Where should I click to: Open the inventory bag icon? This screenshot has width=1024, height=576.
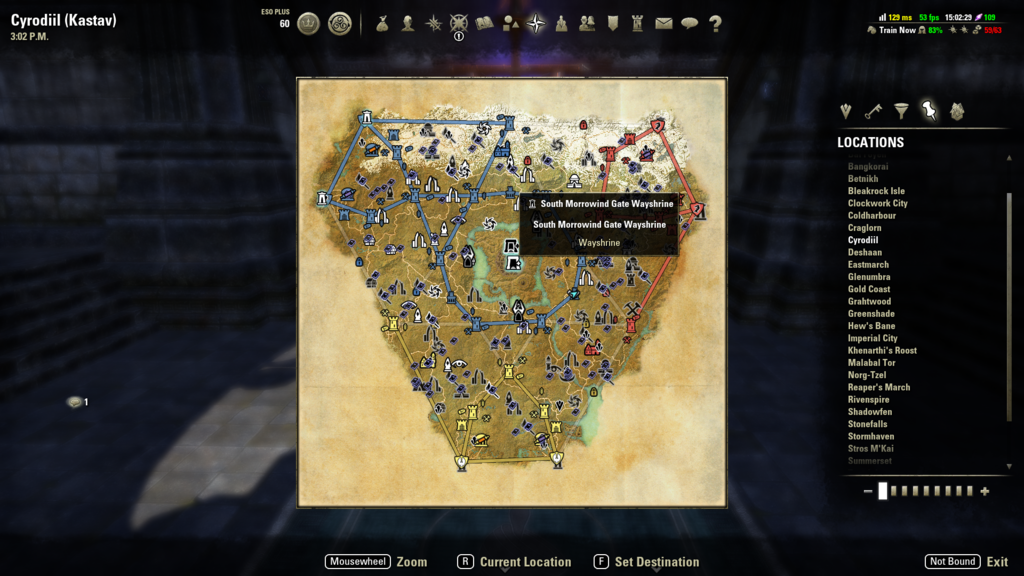(382, 24)
